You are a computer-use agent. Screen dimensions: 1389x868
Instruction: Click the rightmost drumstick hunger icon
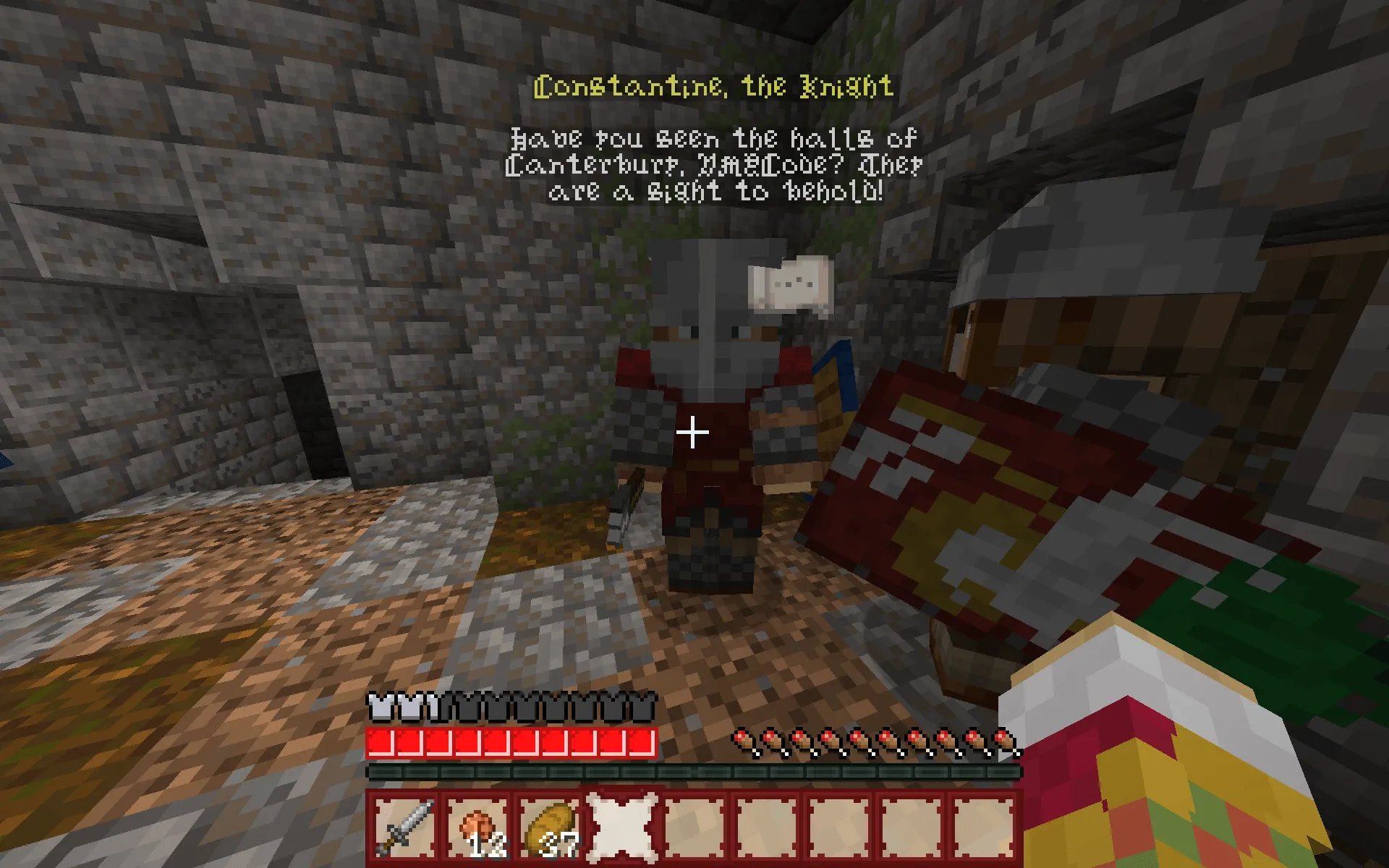tap(1002, 739)
